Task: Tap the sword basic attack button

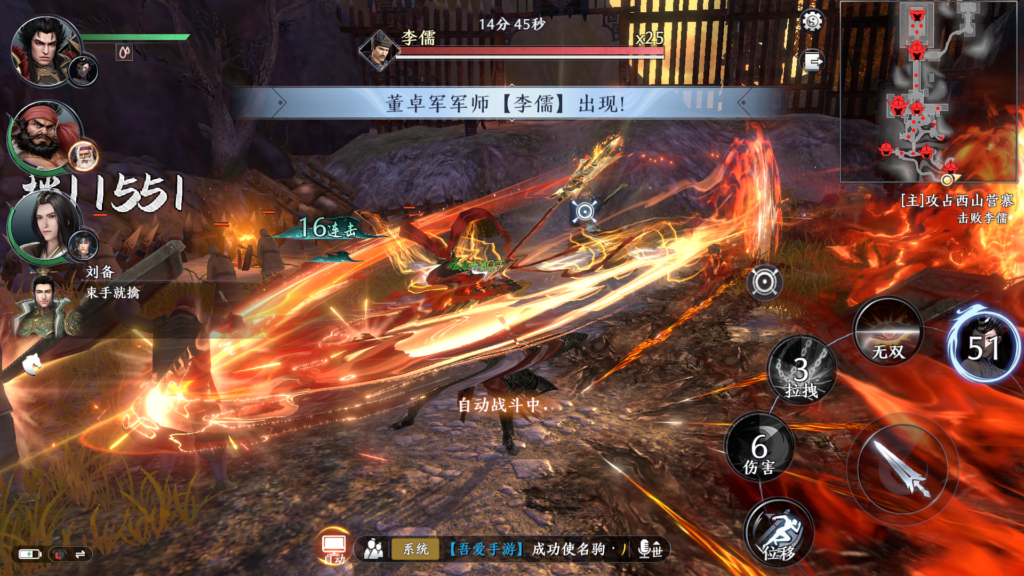Action: coord(902,468)
